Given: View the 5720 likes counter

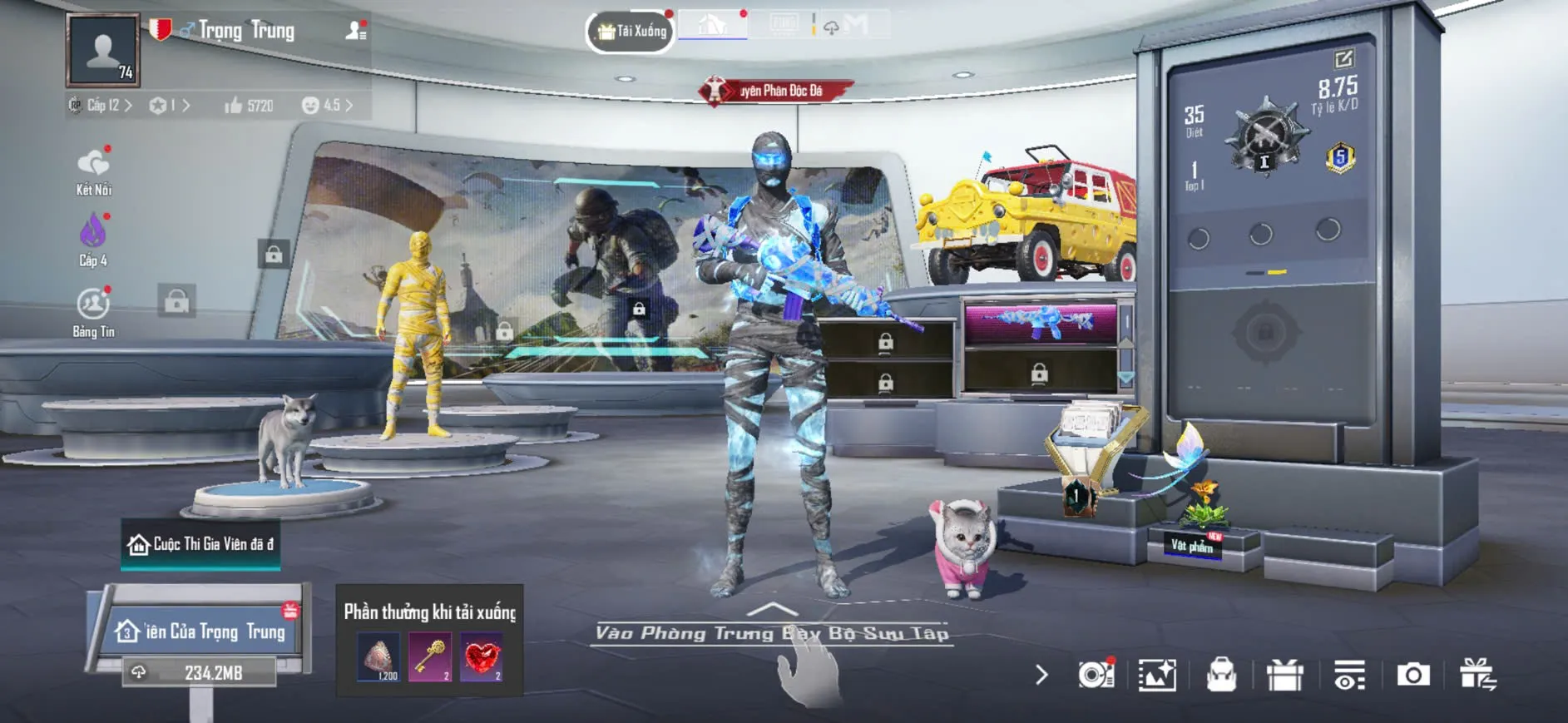Looking at the screenshot, I should click(x=249, y=106).
